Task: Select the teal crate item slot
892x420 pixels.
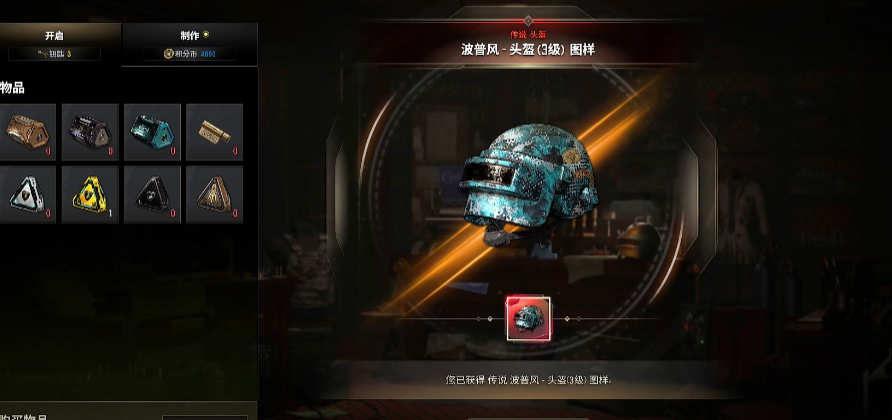Action: (152, 132)
